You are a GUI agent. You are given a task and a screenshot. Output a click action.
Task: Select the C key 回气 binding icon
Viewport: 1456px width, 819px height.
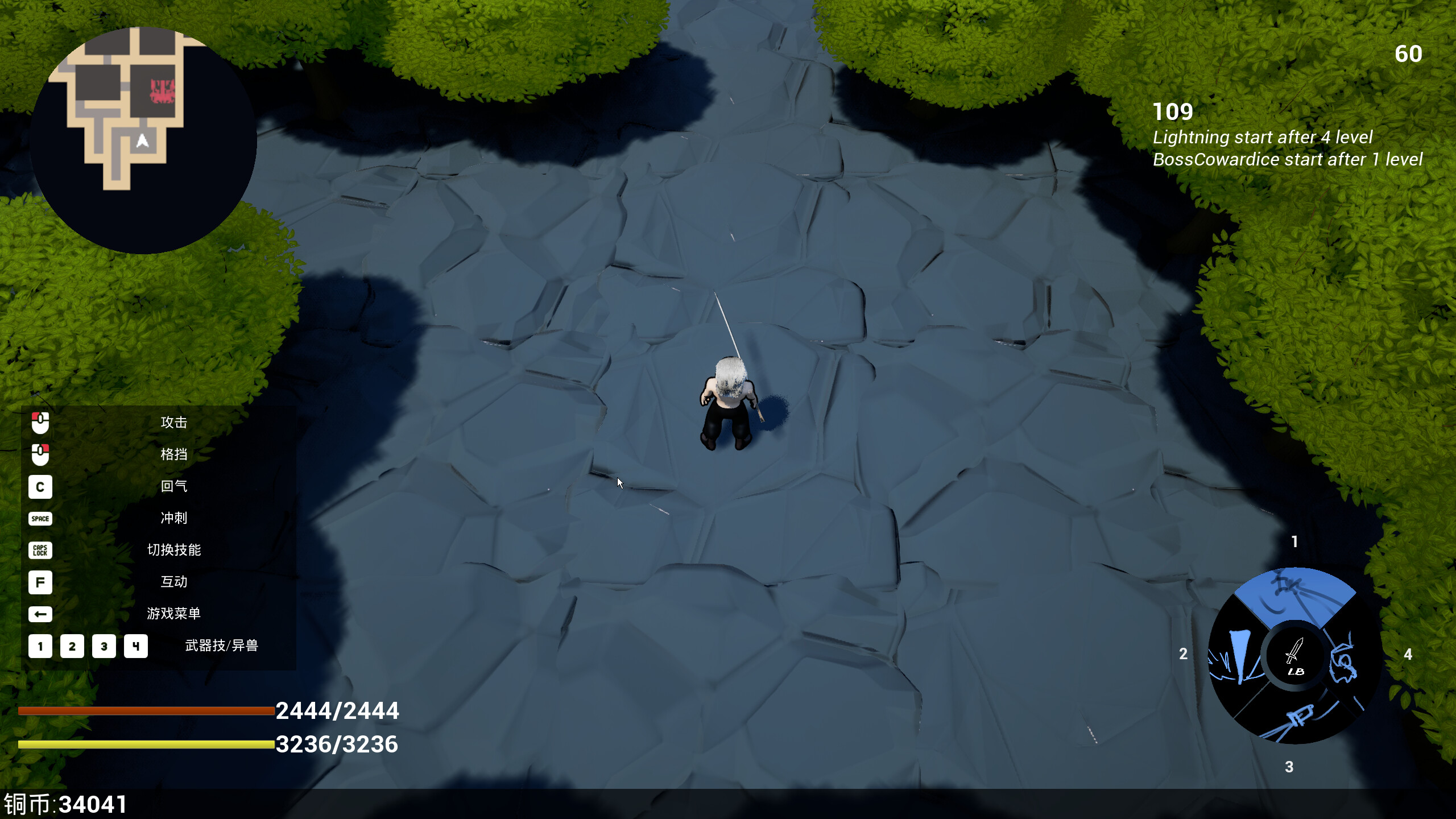40,487
